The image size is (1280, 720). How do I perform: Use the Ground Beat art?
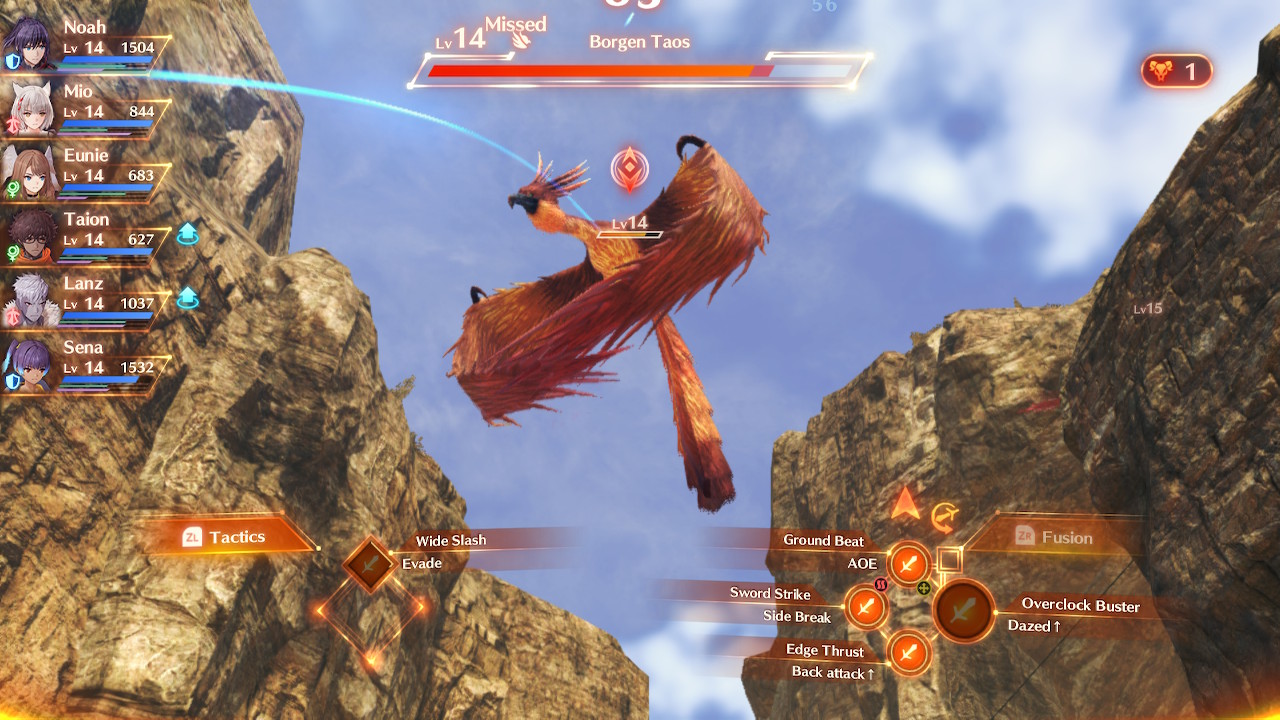(909, 564)
